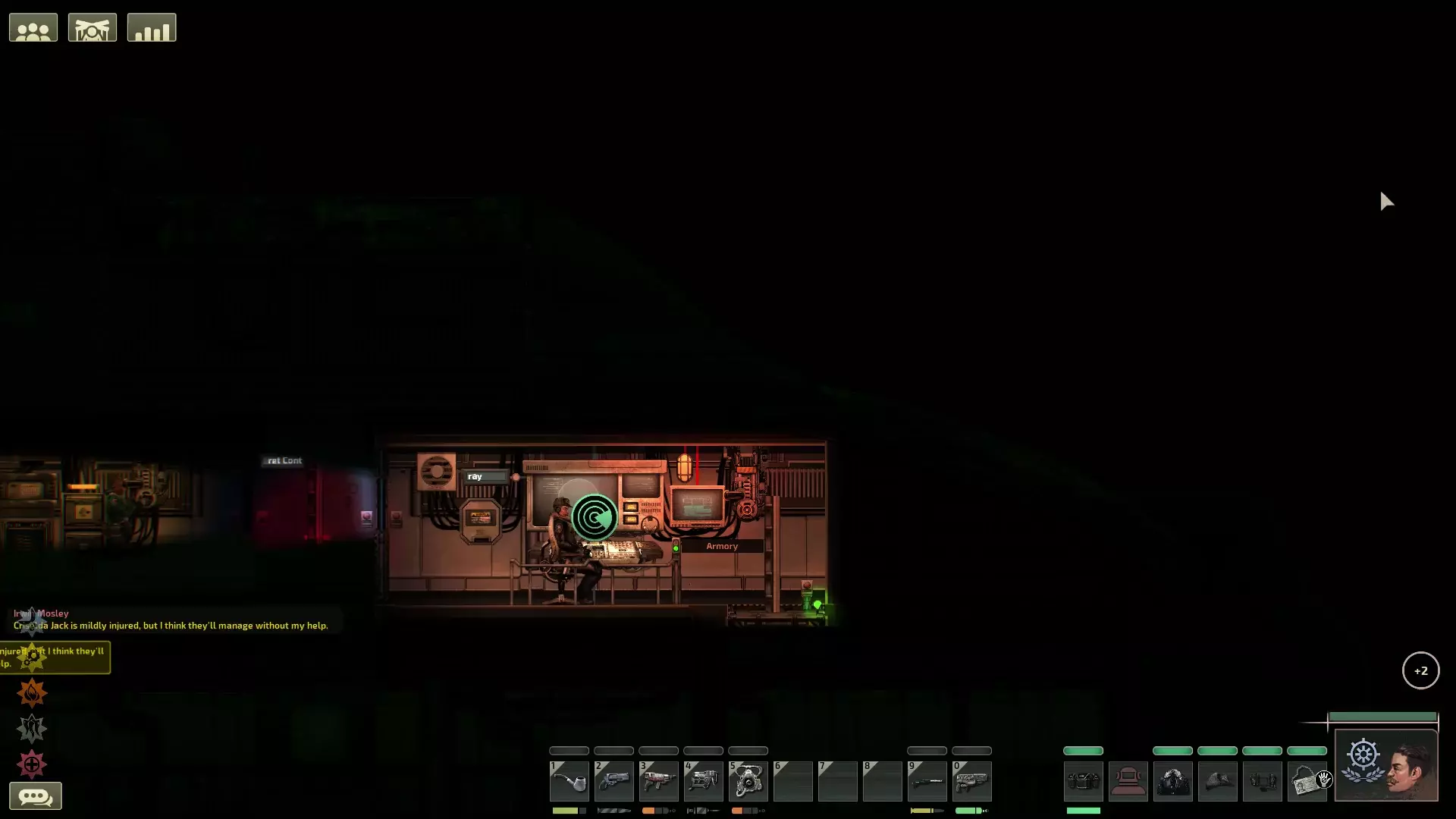
Task: Select the harpoon gun in hotbar slot 9
Action: [x=927, y=781]
